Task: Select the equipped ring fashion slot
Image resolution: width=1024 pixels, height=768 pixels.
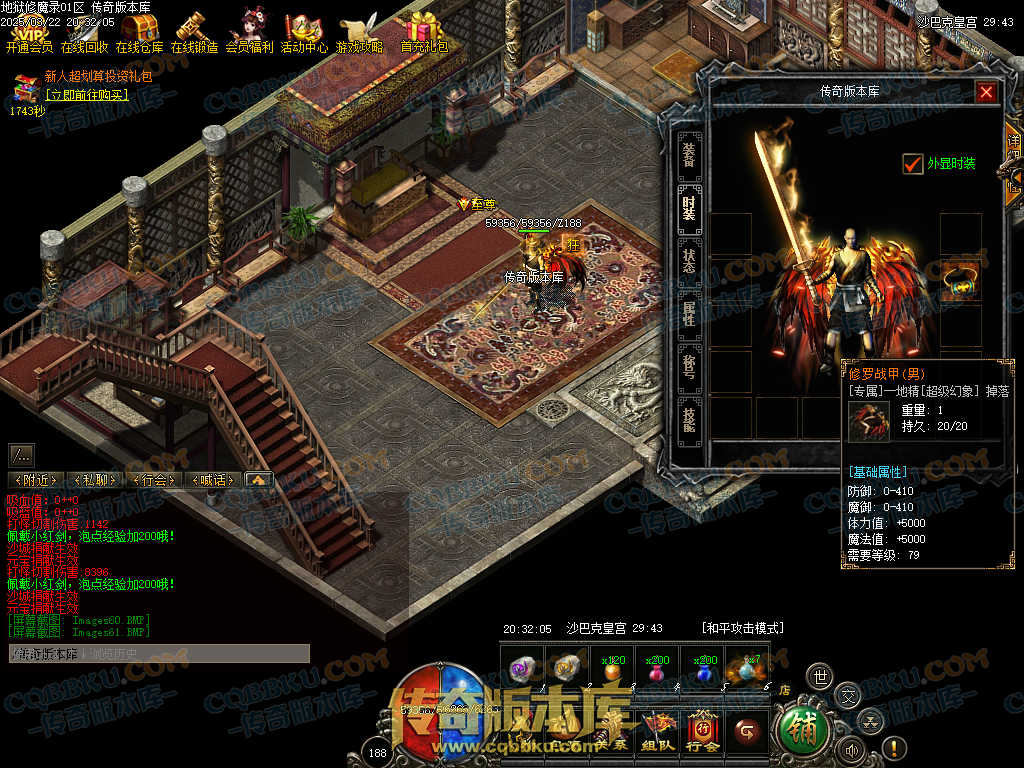Action: (x=960, y=281)
